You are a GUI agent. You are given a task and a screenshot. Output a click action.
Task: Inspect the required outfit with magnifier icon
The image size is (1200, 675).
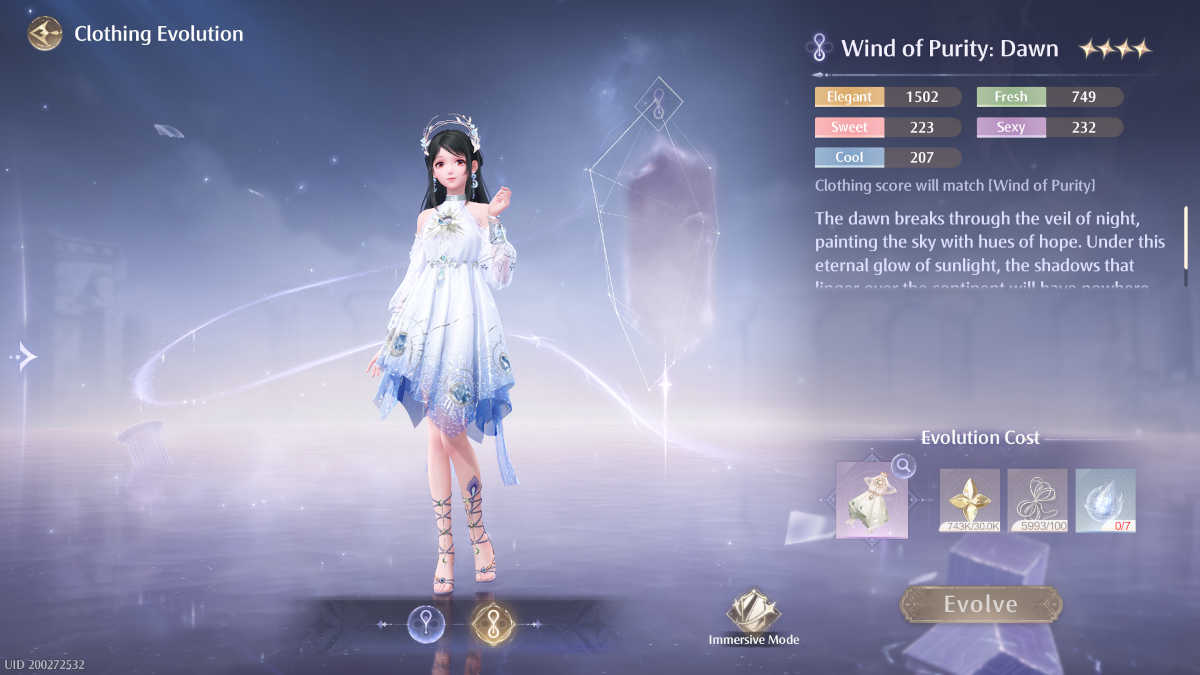pyautogui.click(x=903, y=466)
